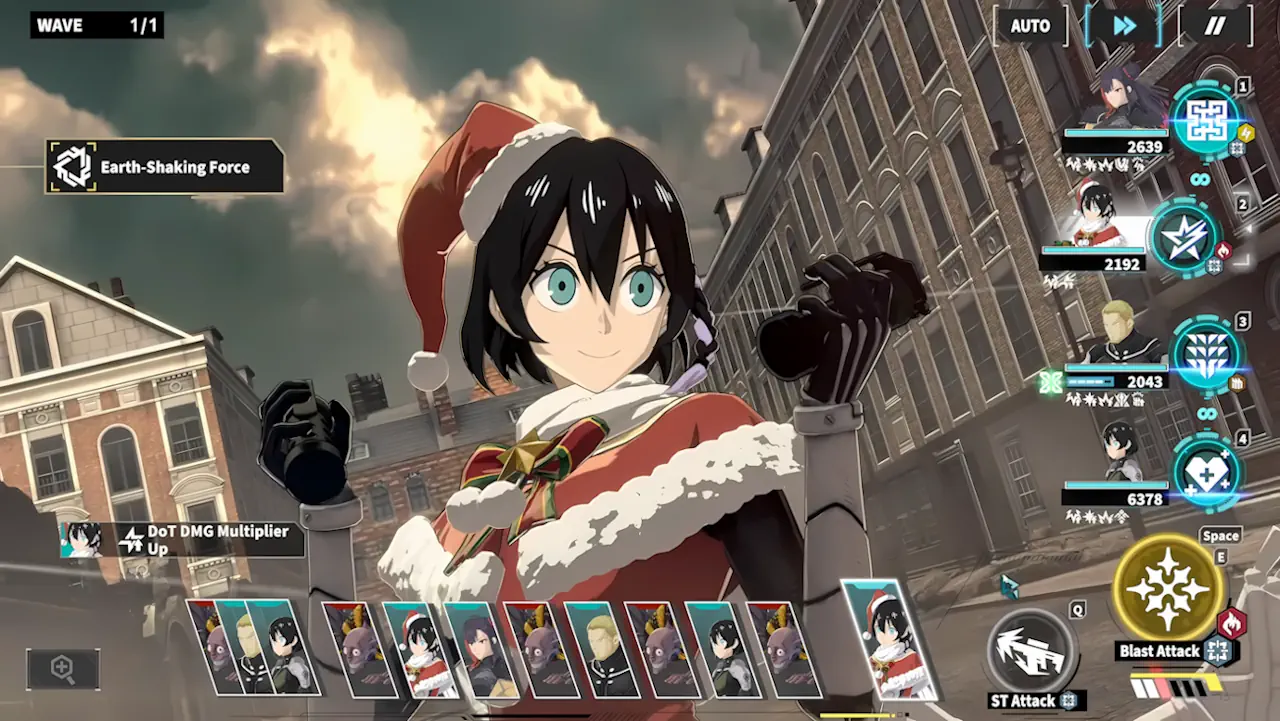Click the red flame hexagon near Blast Attack
This screenshot has width=1280, height=721.
point(1232,623)
